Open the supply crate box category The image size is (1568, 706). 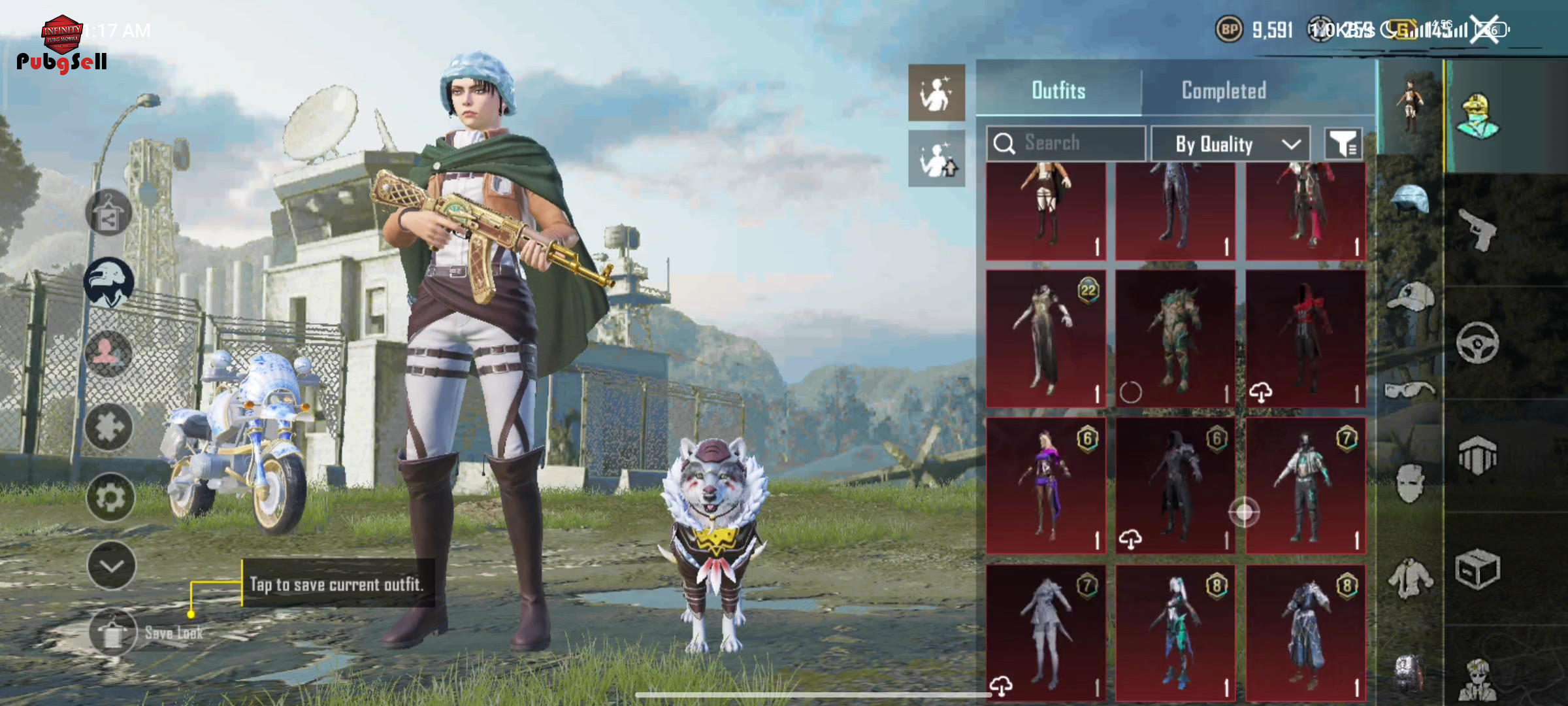tap(1478, 569)
